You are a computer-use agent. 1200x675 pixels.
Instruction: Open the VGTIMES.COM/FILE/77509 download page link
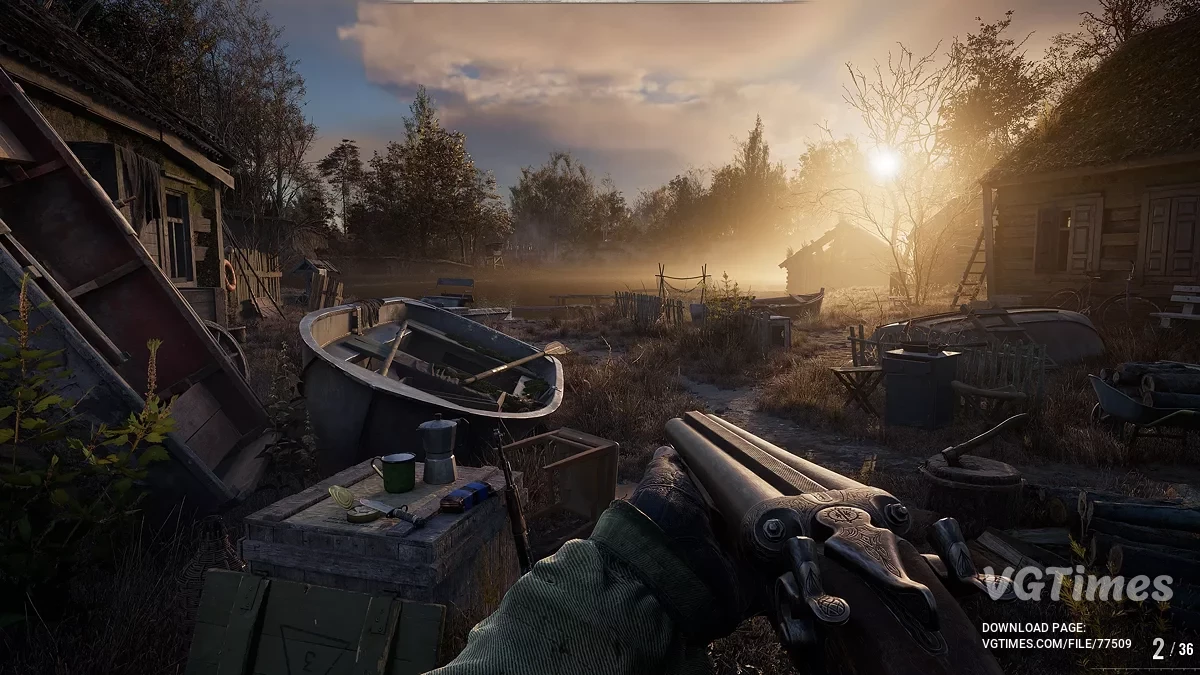click(1056, 644)
